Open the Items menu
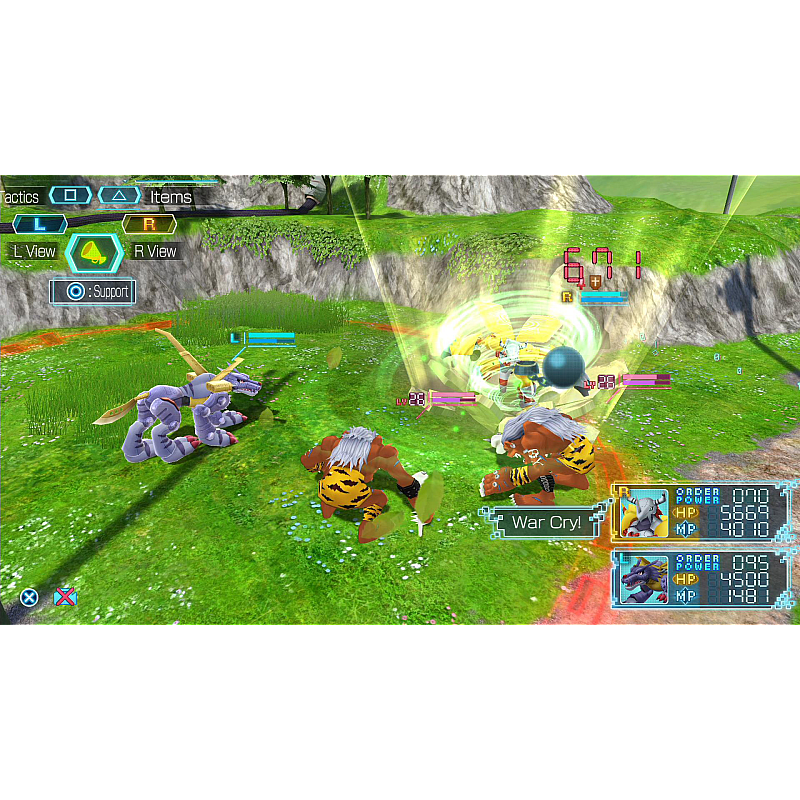 [170, 197]
